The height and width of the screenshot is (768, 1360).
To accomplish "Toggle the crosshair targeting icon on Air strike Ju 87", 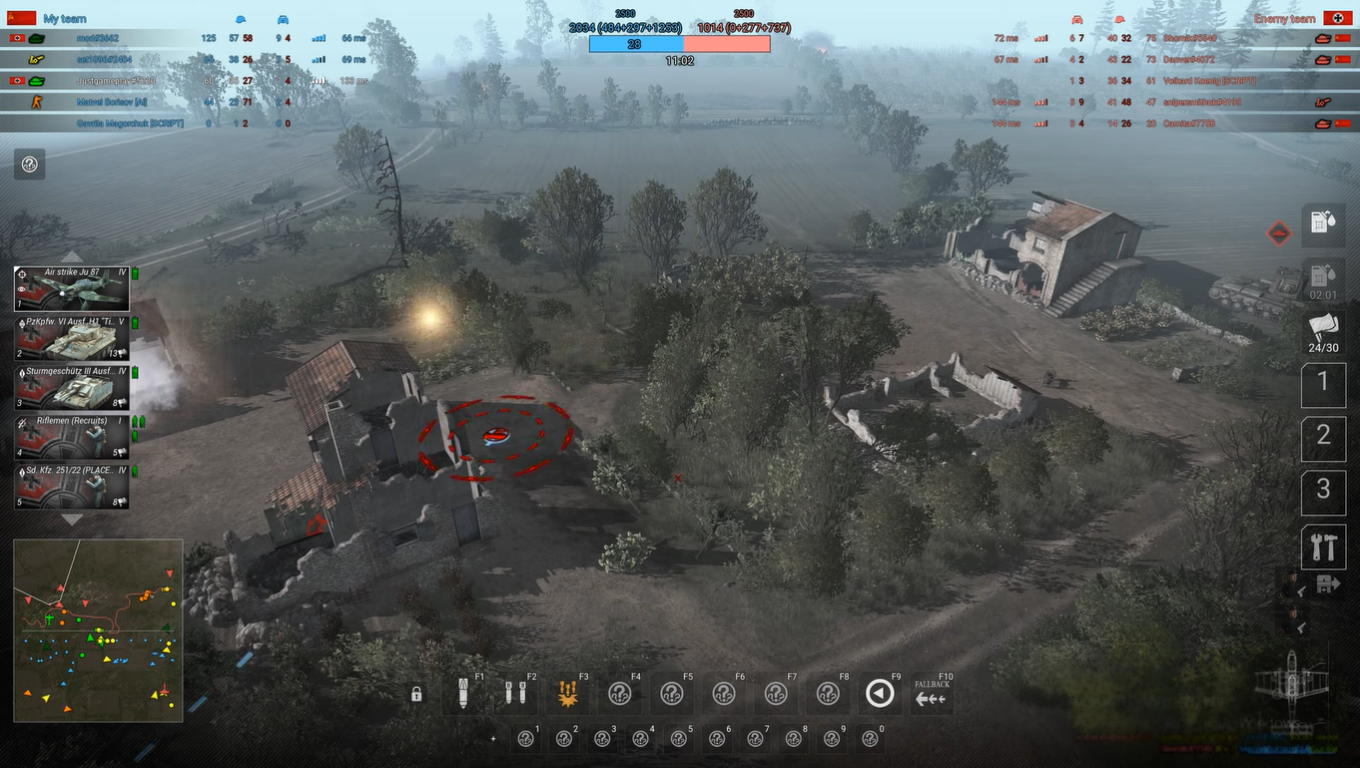I will [x=22, y=274].
